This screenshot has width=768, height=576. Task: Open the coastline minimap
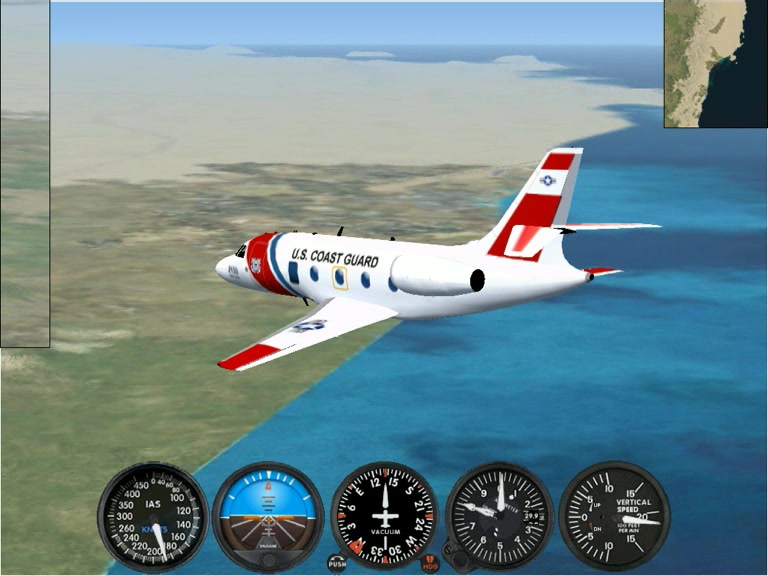coord(715,64)
